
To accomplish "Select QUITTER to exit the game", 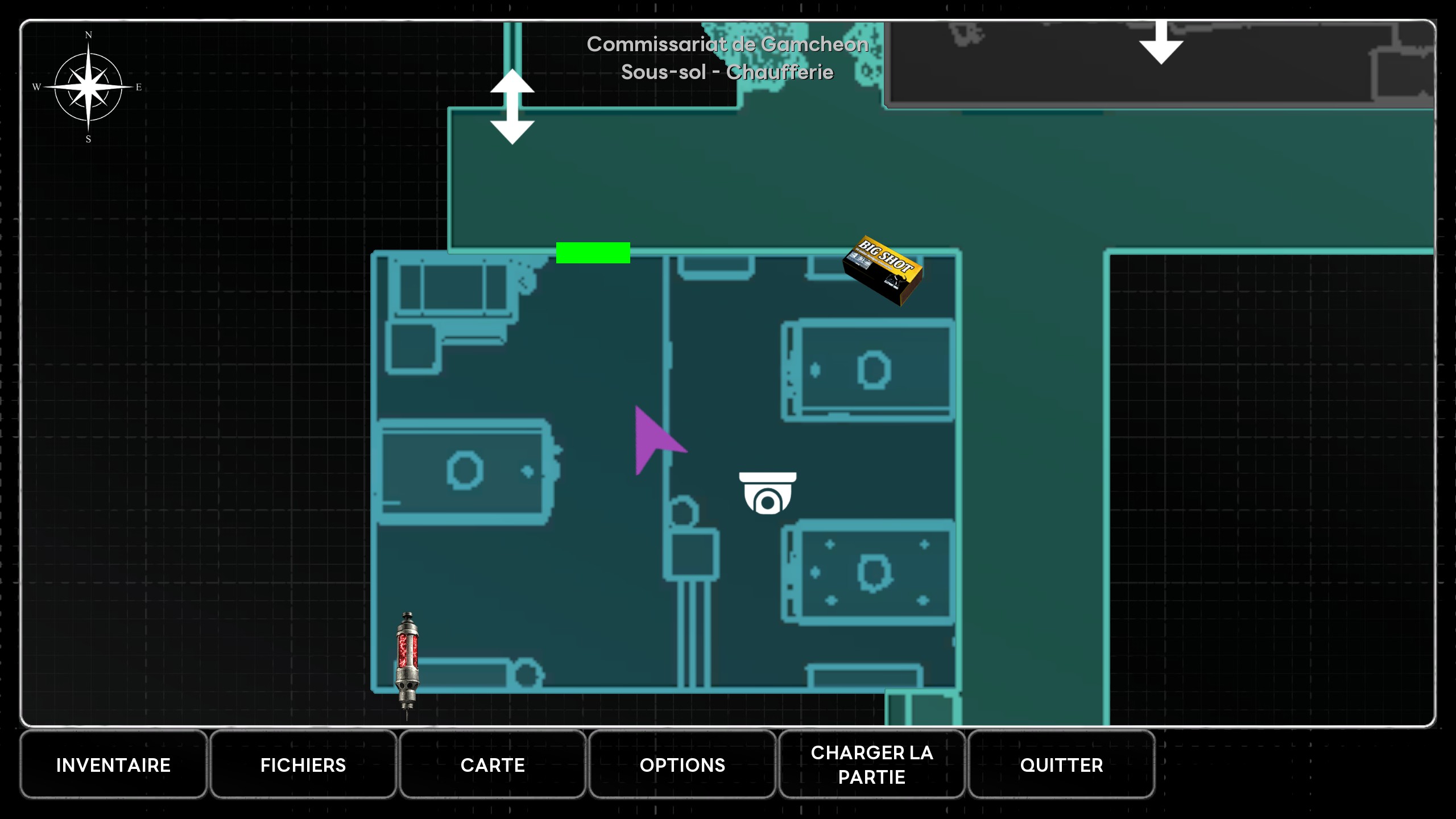I will [1061, 765].
